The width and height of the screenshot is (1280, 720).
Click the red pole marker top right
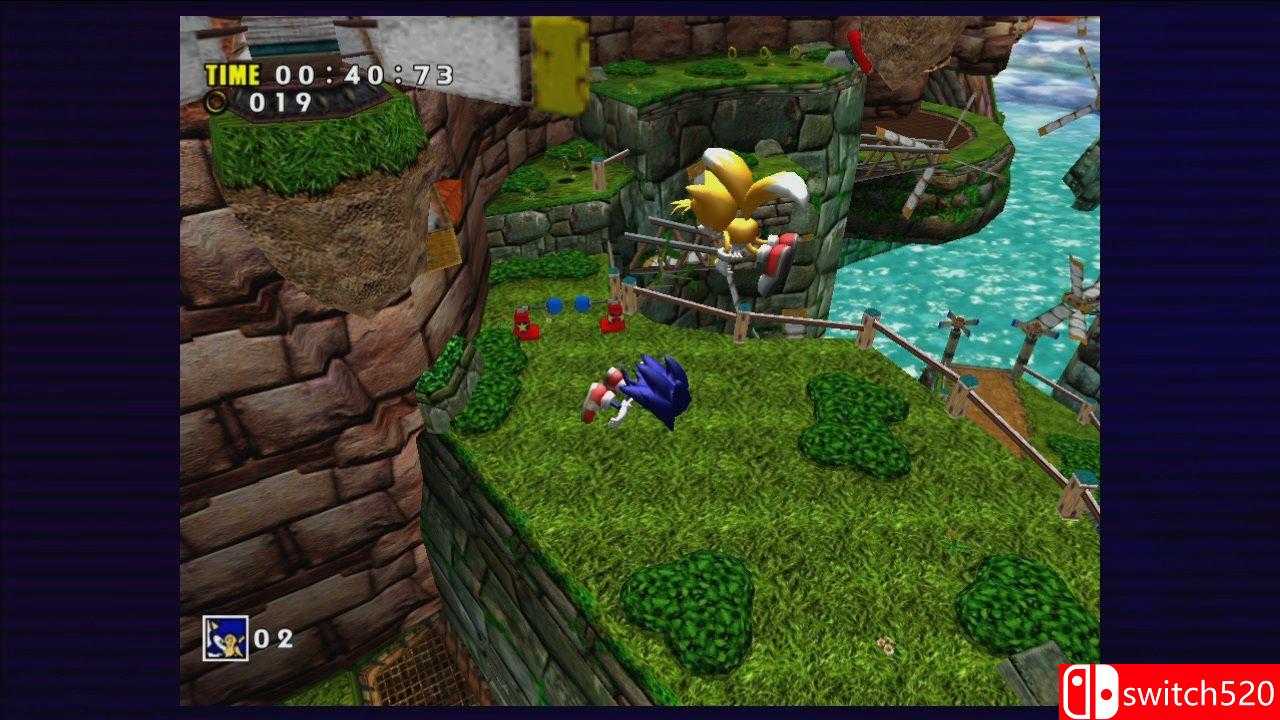857,50
